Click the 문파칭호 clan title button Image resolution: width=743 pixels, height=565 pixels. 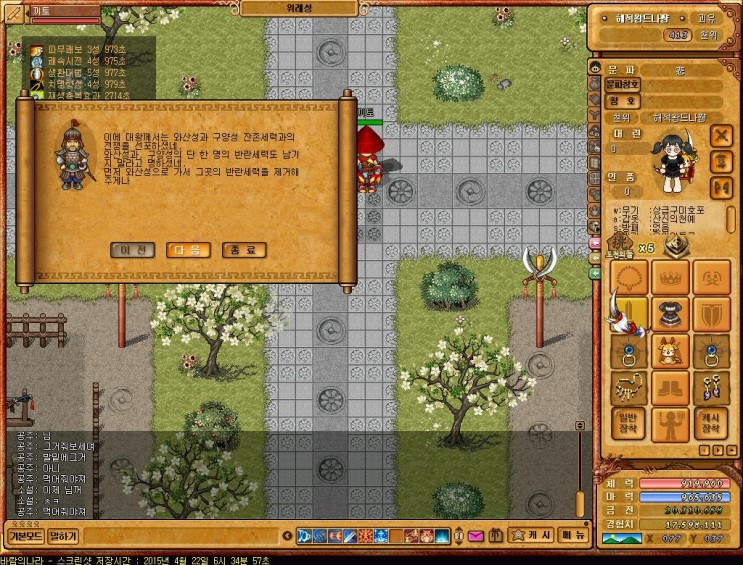click(622, 85)
